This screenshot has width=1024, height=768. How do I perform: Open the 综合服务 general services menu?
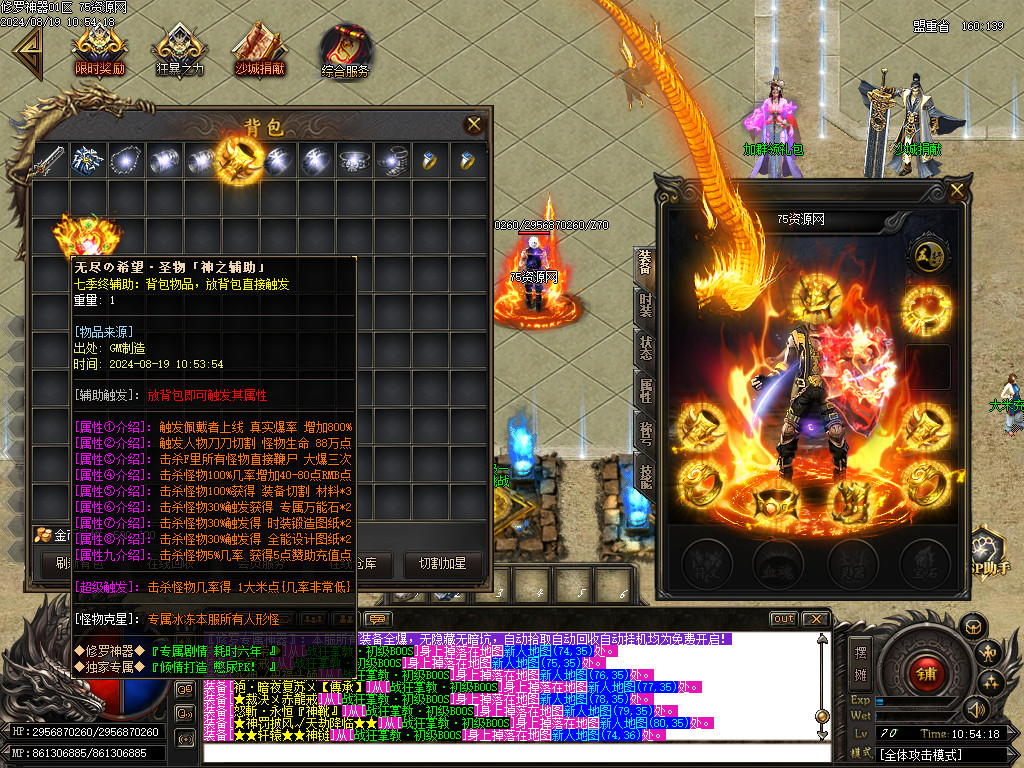pos(345,52)
